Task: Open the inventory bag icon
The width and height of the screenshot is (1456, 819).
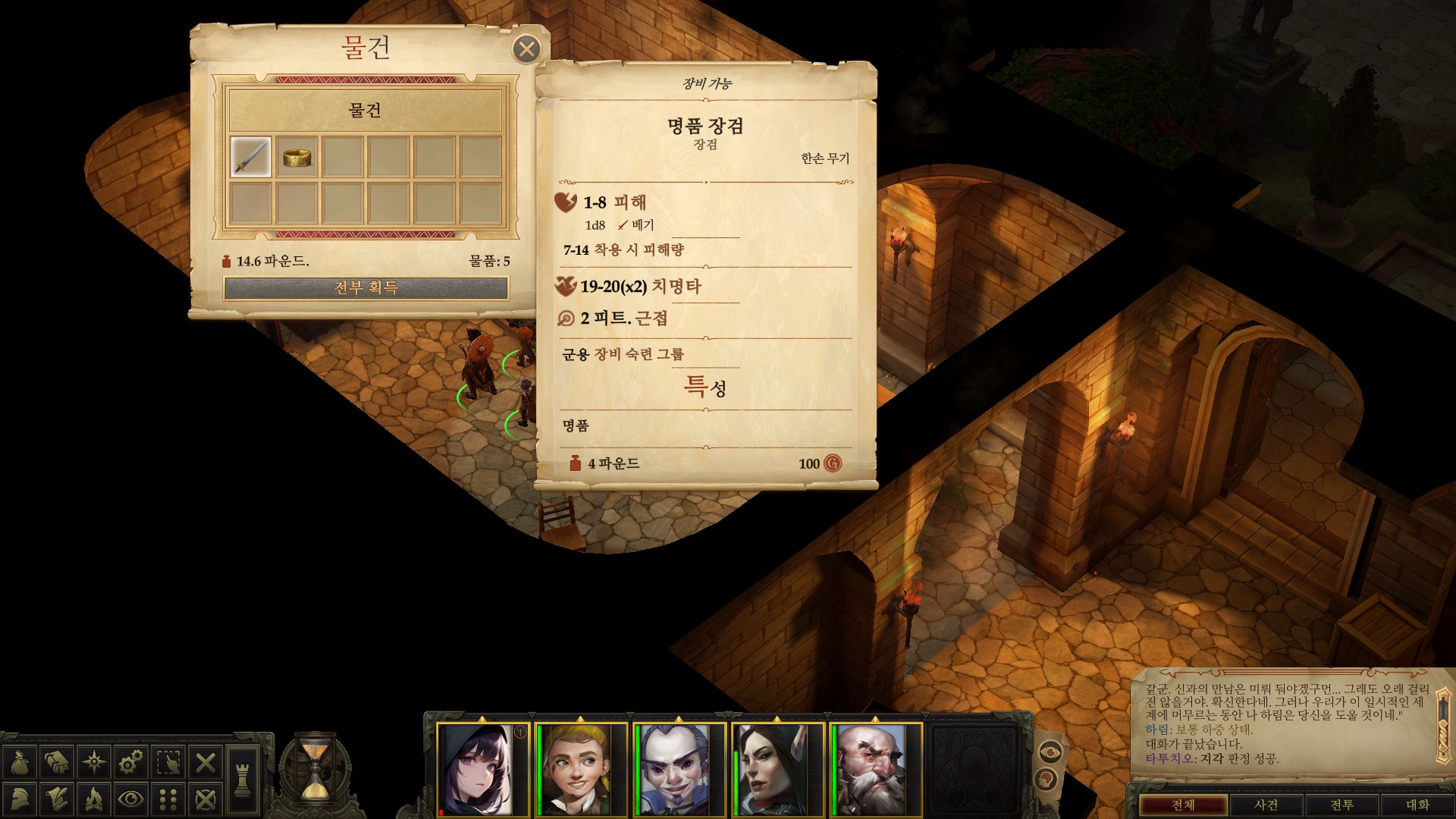Action: pos(20,762)
